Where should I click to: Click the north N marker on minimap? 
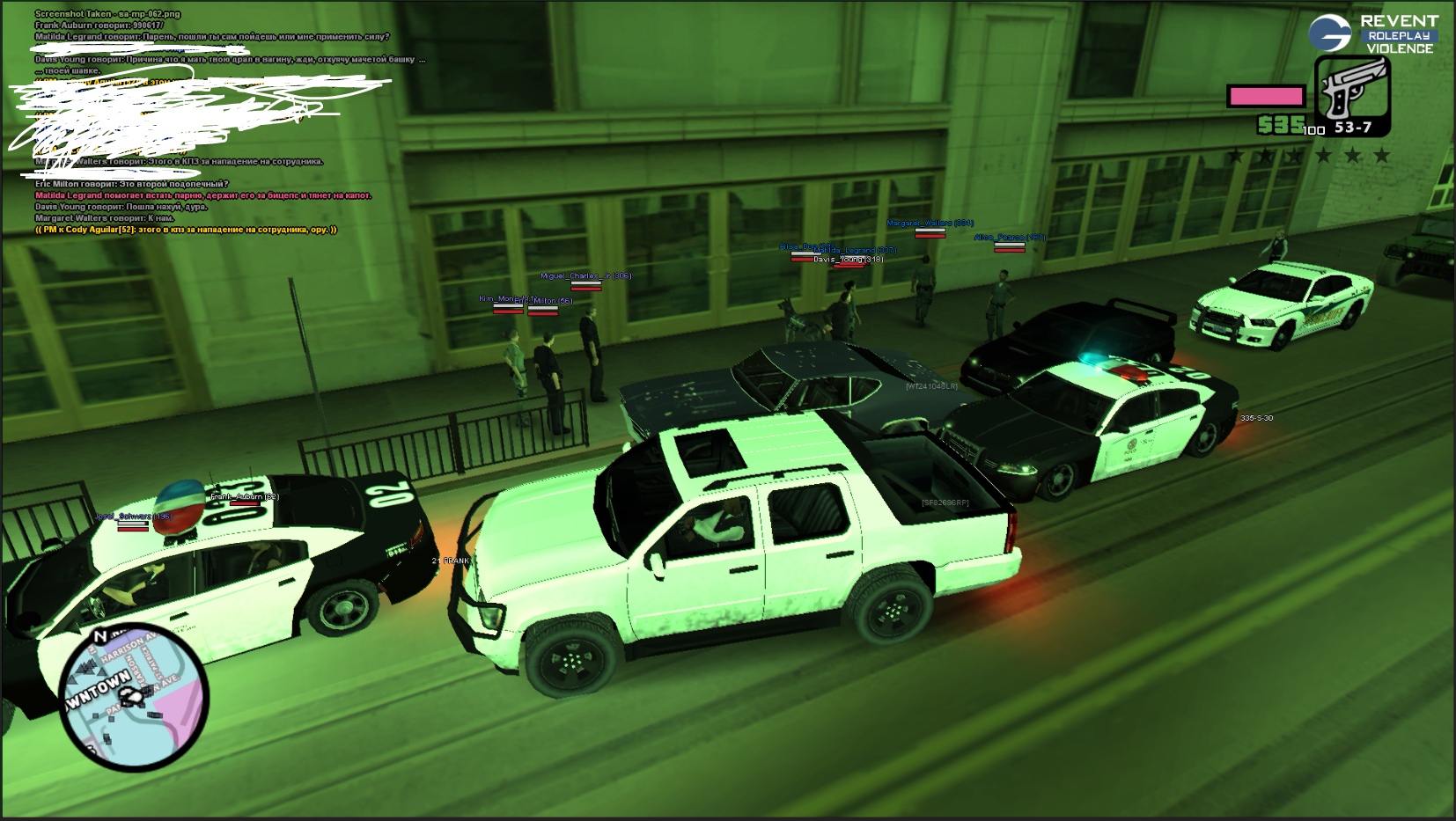pos(100,635)
